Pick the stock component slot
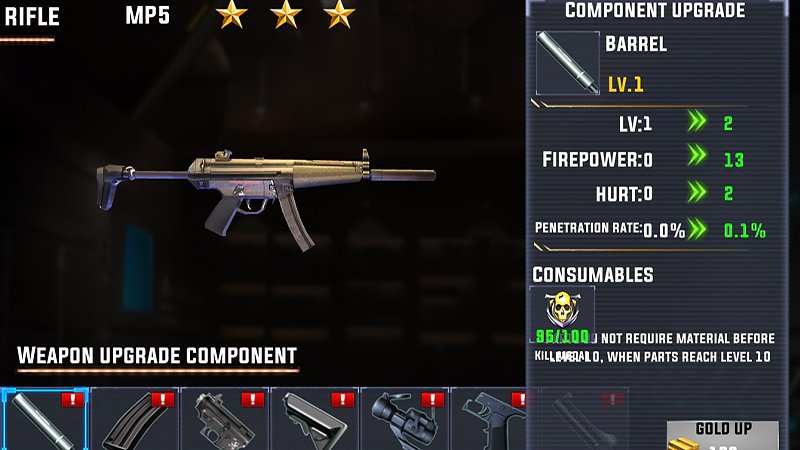 point(314,420)
